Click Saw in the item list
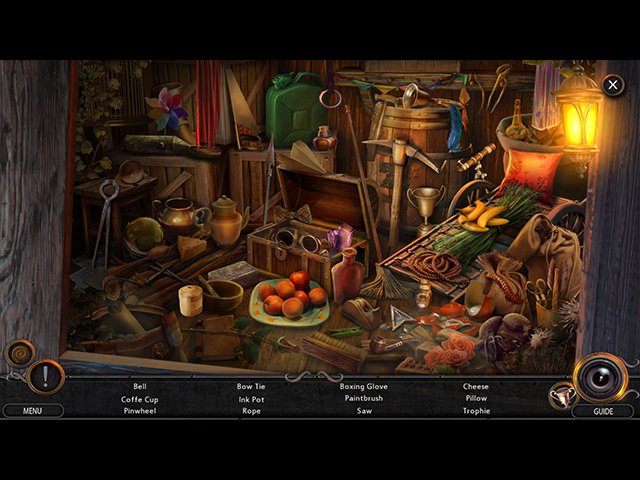This screenshot has width=640, height=480. point(363,411)
